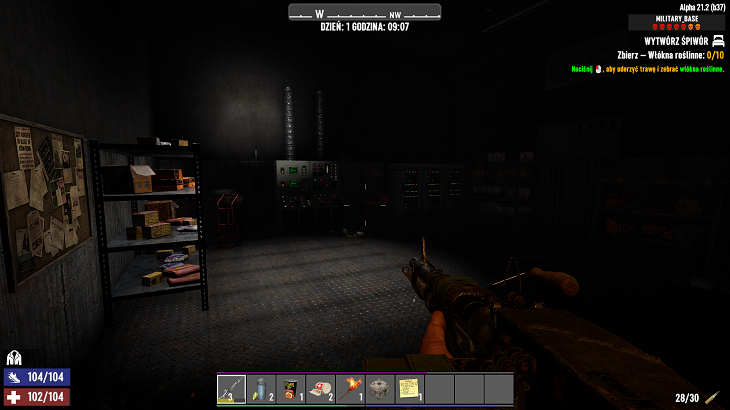This screenshot has height=410, width=730.
Task: Equip the torch from the hotbar
Action: (350, 388)
